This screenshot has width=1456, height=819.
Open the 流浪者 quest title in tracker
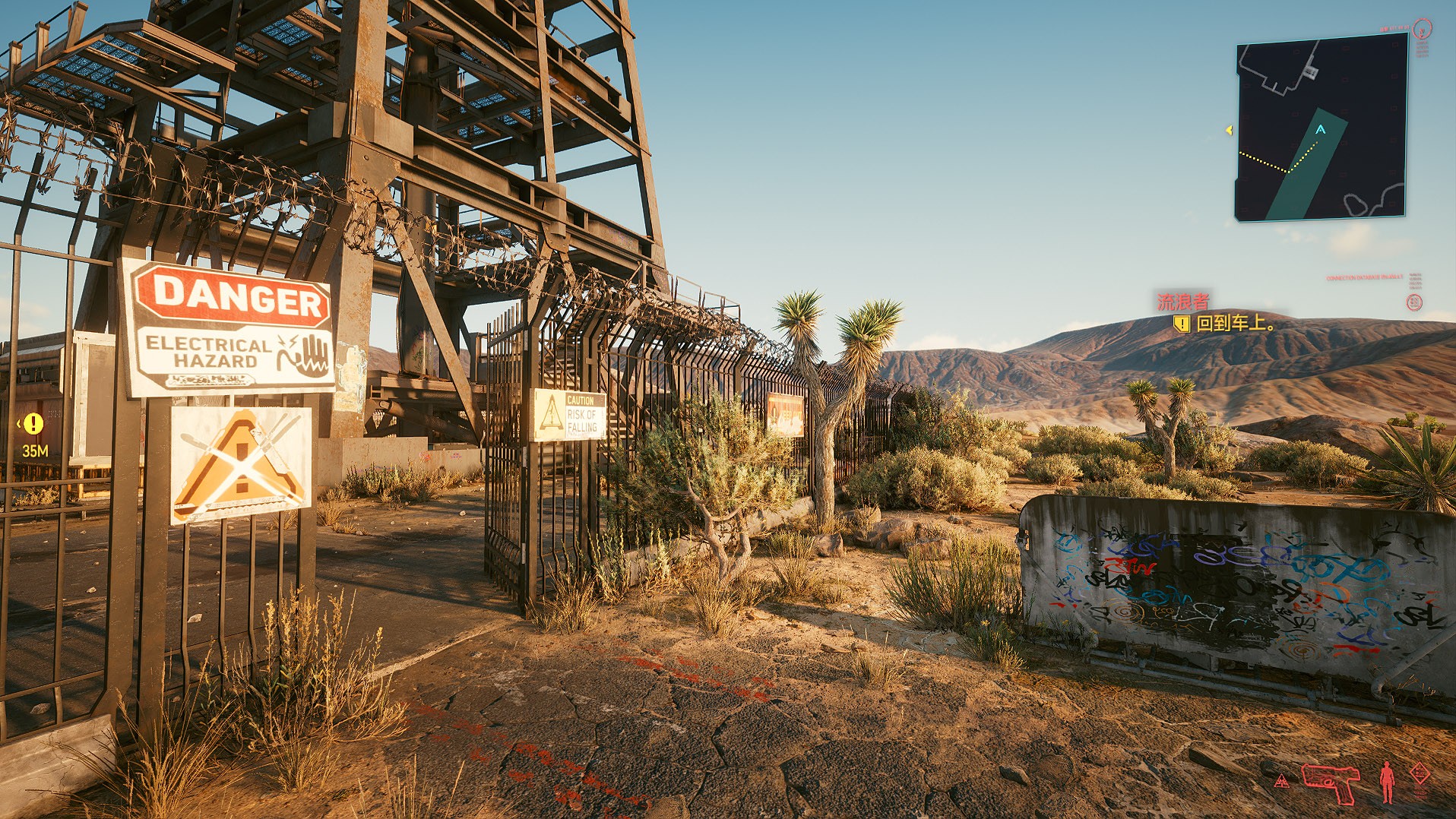pos(1182,302)
